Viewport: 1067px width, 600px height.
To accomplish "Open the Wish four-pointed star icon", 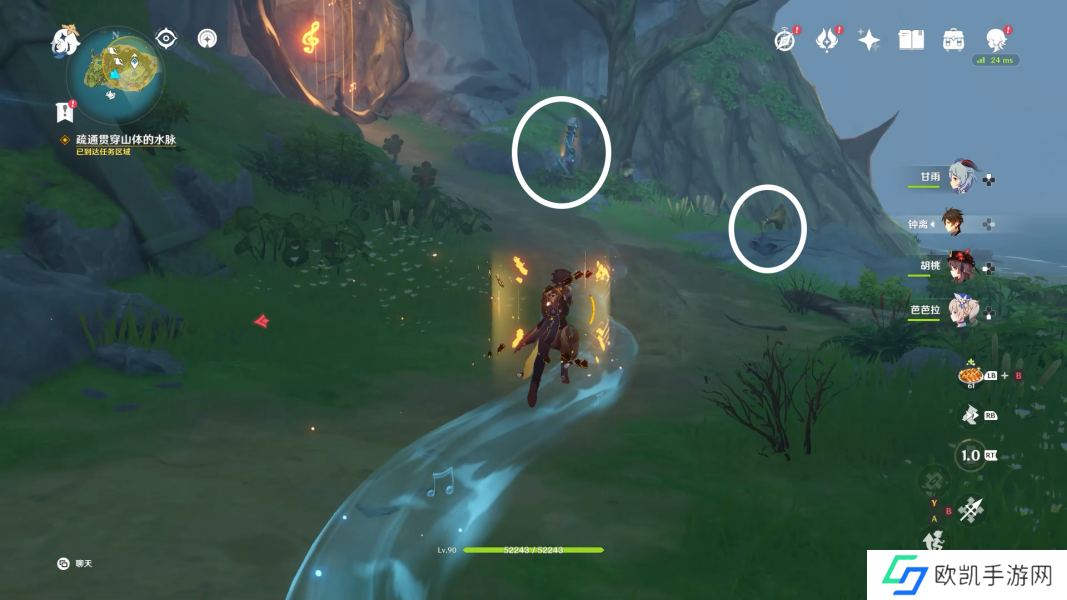I will 869,40.
